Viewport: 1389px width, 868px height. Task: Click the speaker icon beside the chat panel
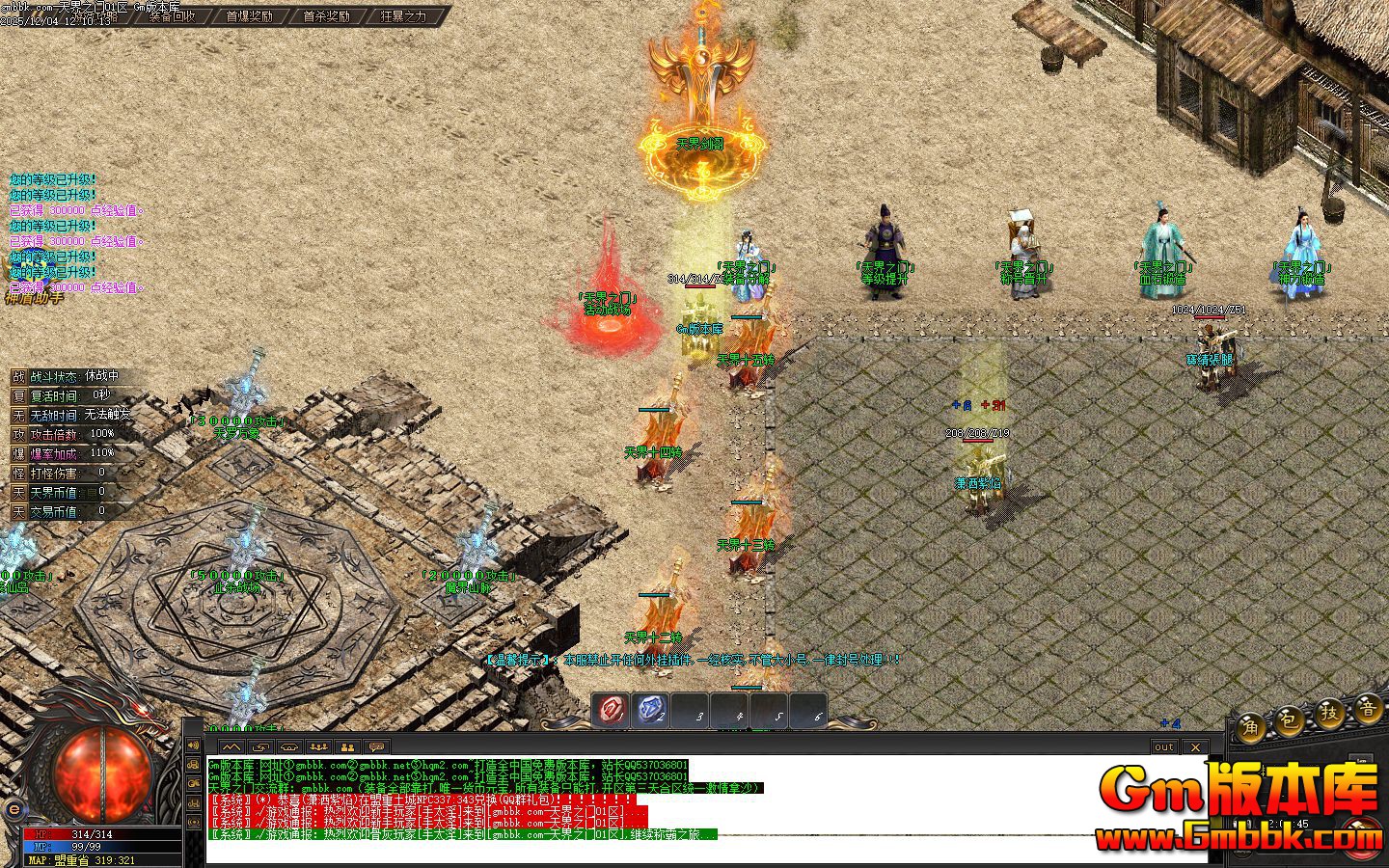193,746
